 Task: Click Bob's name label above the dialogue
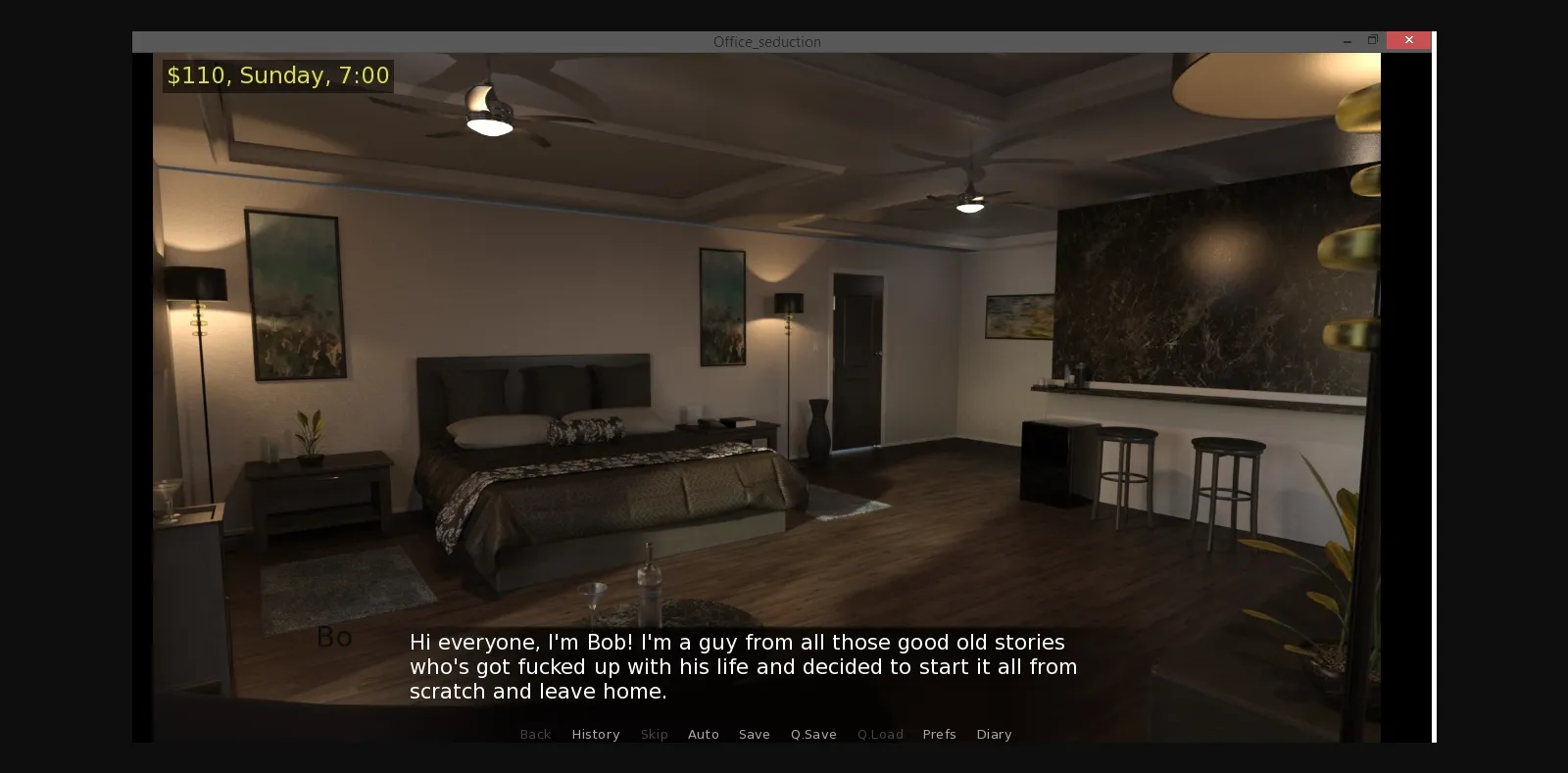(333, 637)
